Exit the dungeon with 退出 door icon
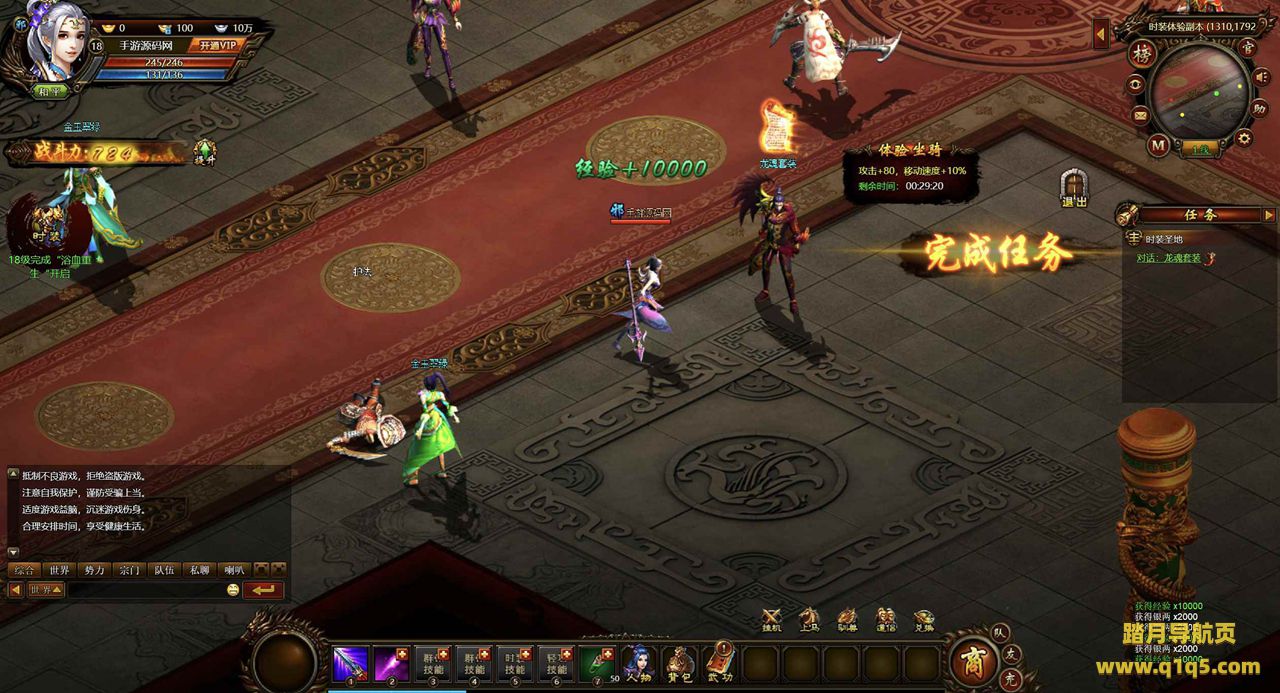The height and width of the screenshot is (693, 1280). click(1074, 189)
